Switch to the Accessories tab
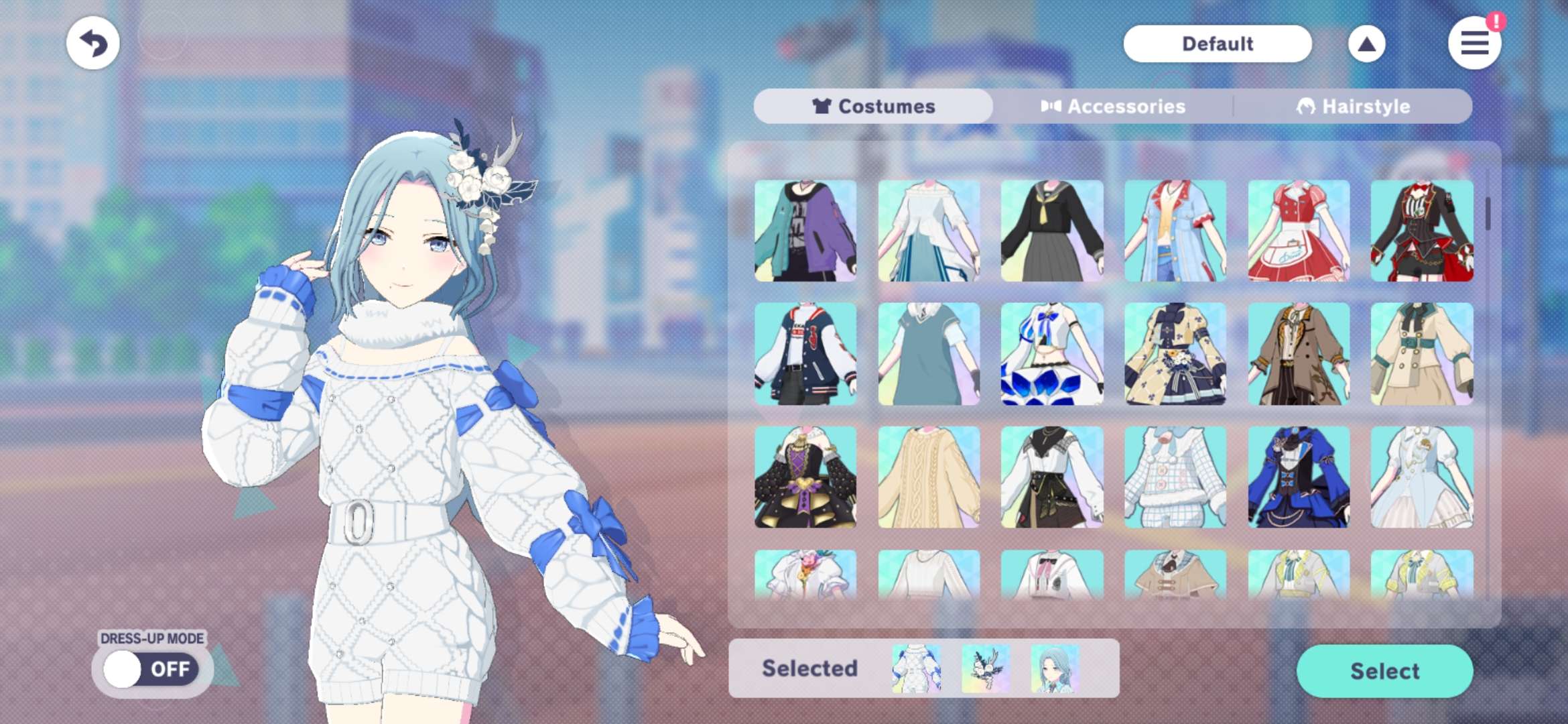 coord(1113,107)
